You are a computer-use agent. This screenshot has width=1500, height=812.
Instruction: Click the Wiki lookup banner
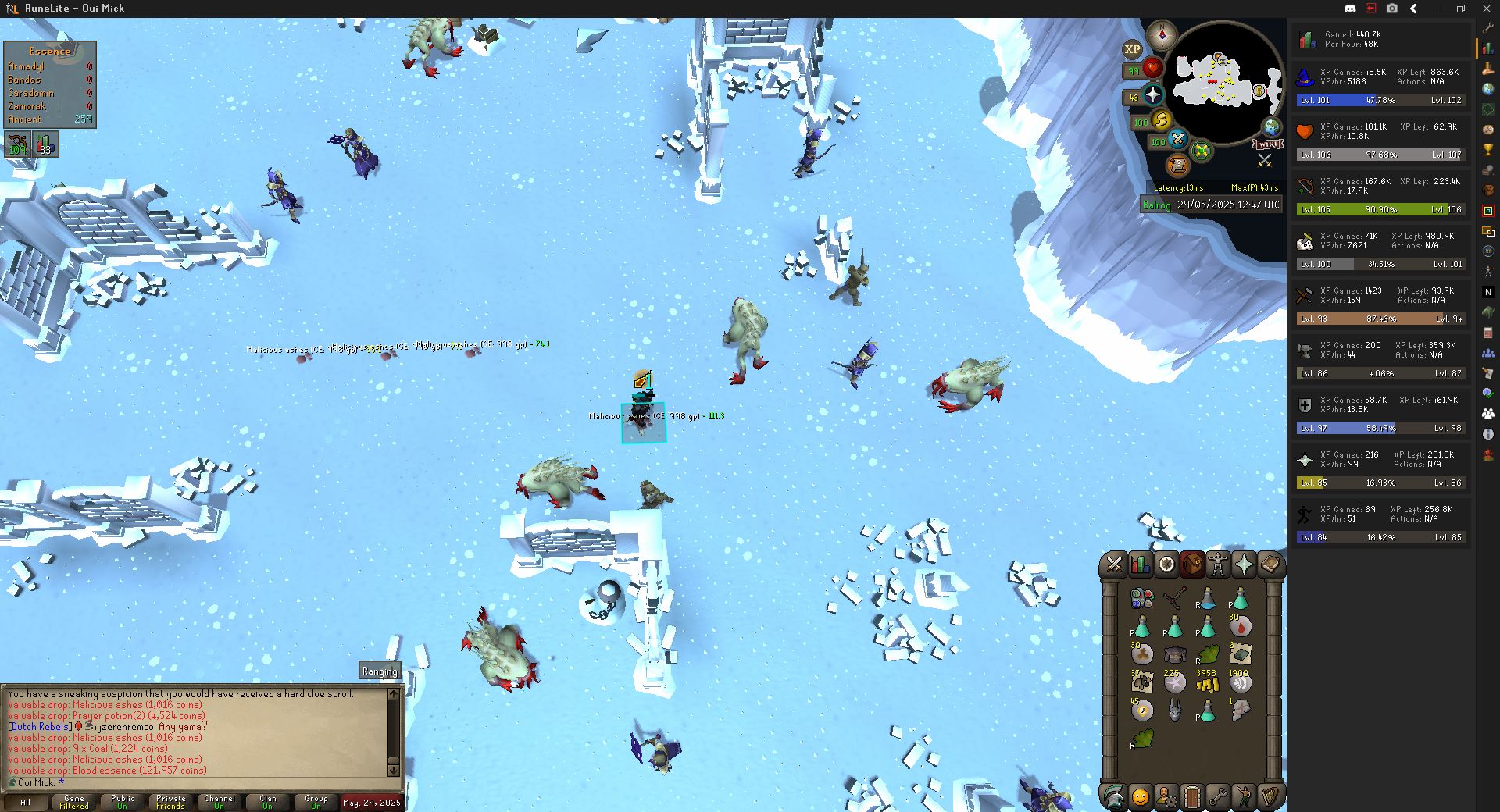click(x=1268, y=144)
